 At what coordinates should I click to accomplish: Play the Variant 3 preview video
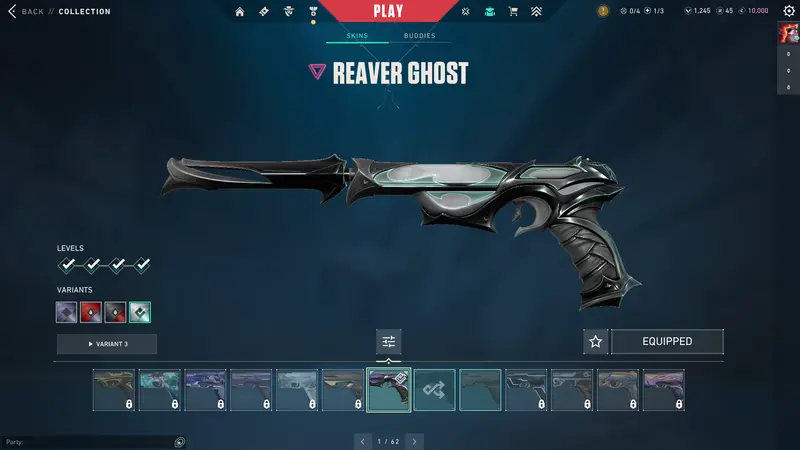click(x=107, y=344)
